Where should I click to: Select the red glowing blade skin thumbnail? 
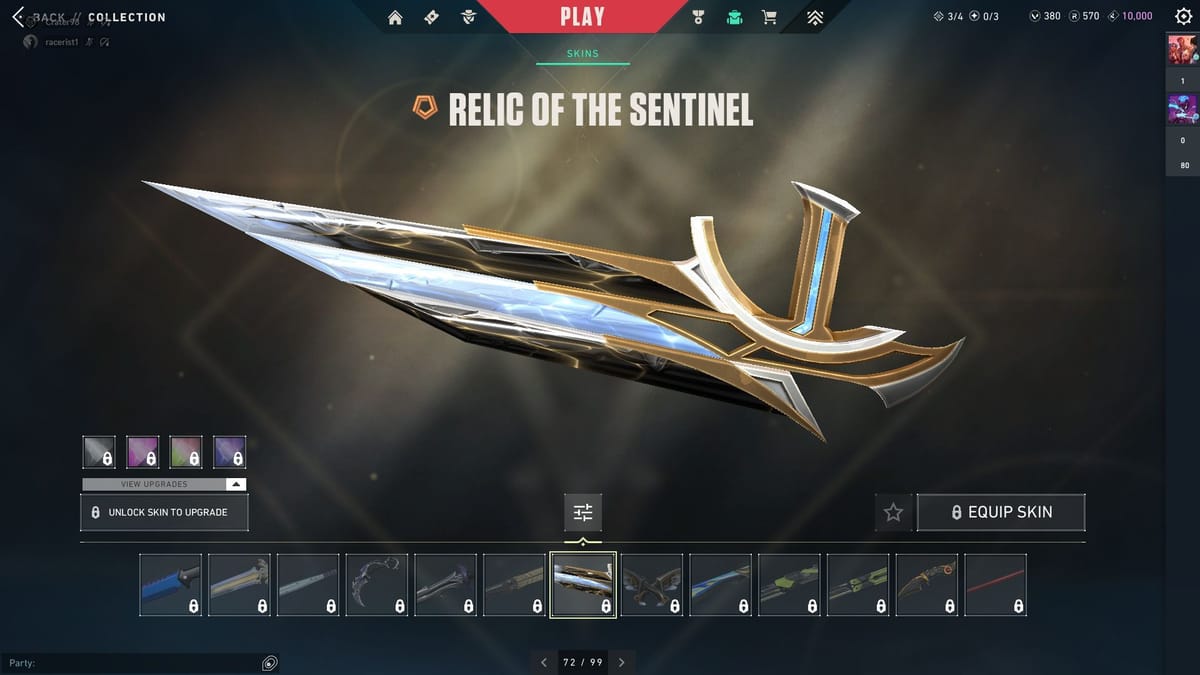point(995,585)
